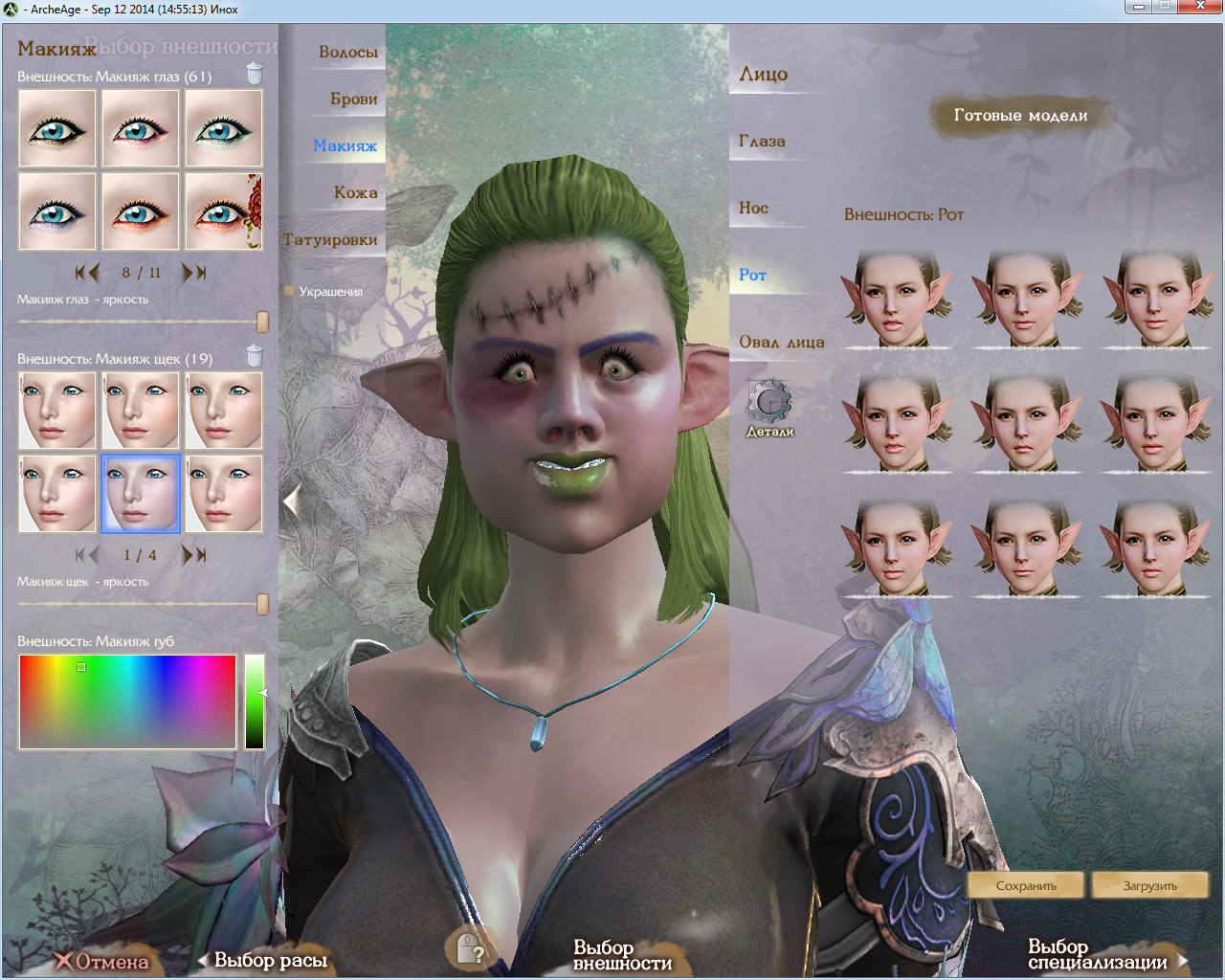
Task: Open the Глаза face section
Action: pos(762,141)
